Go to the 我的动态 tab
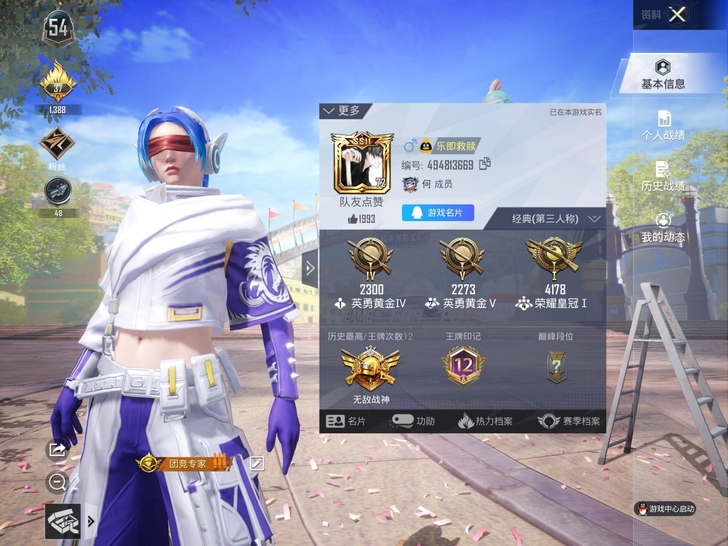This screenshot has height=546, width=728. [x=663, y=227]
